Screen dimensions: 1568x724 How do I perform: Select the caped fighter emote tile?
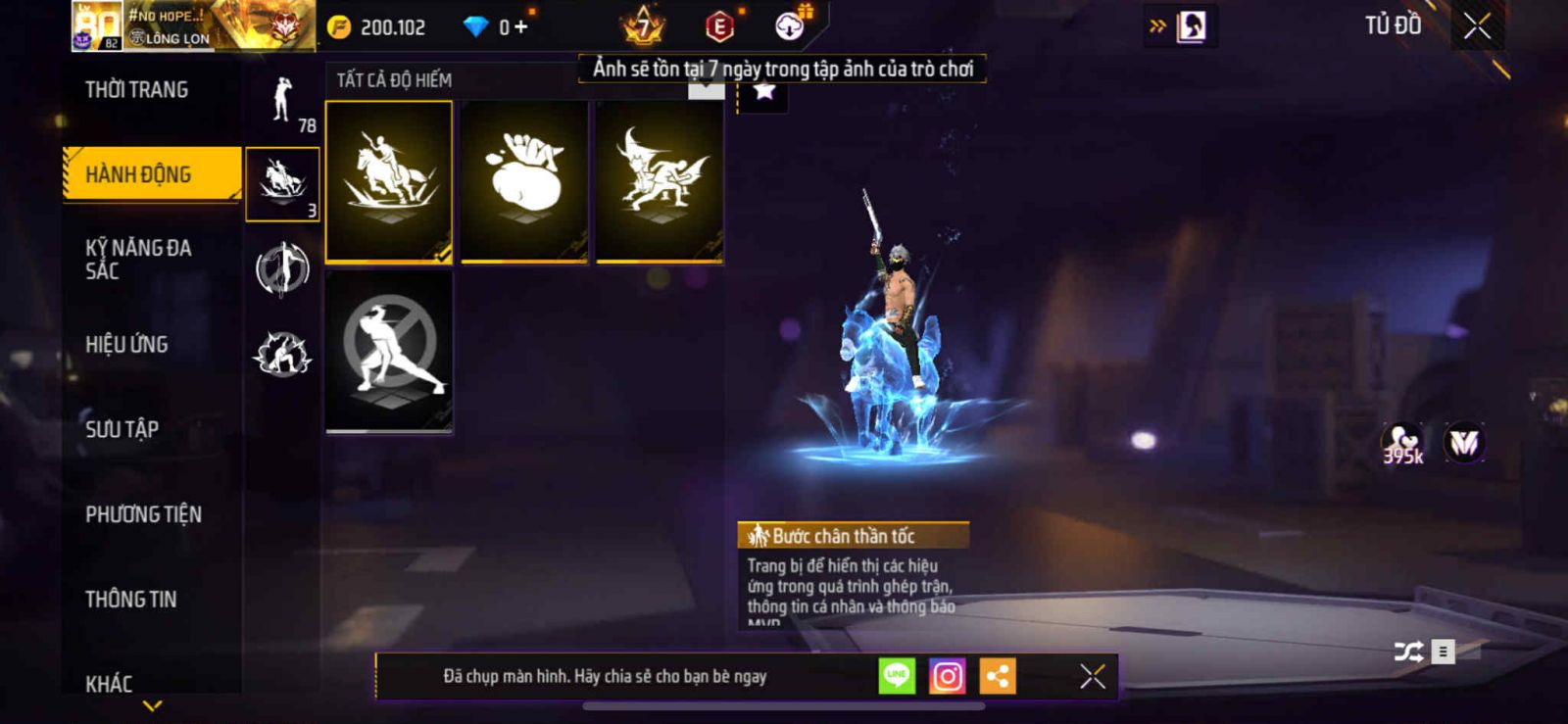[x=660, y=182]
